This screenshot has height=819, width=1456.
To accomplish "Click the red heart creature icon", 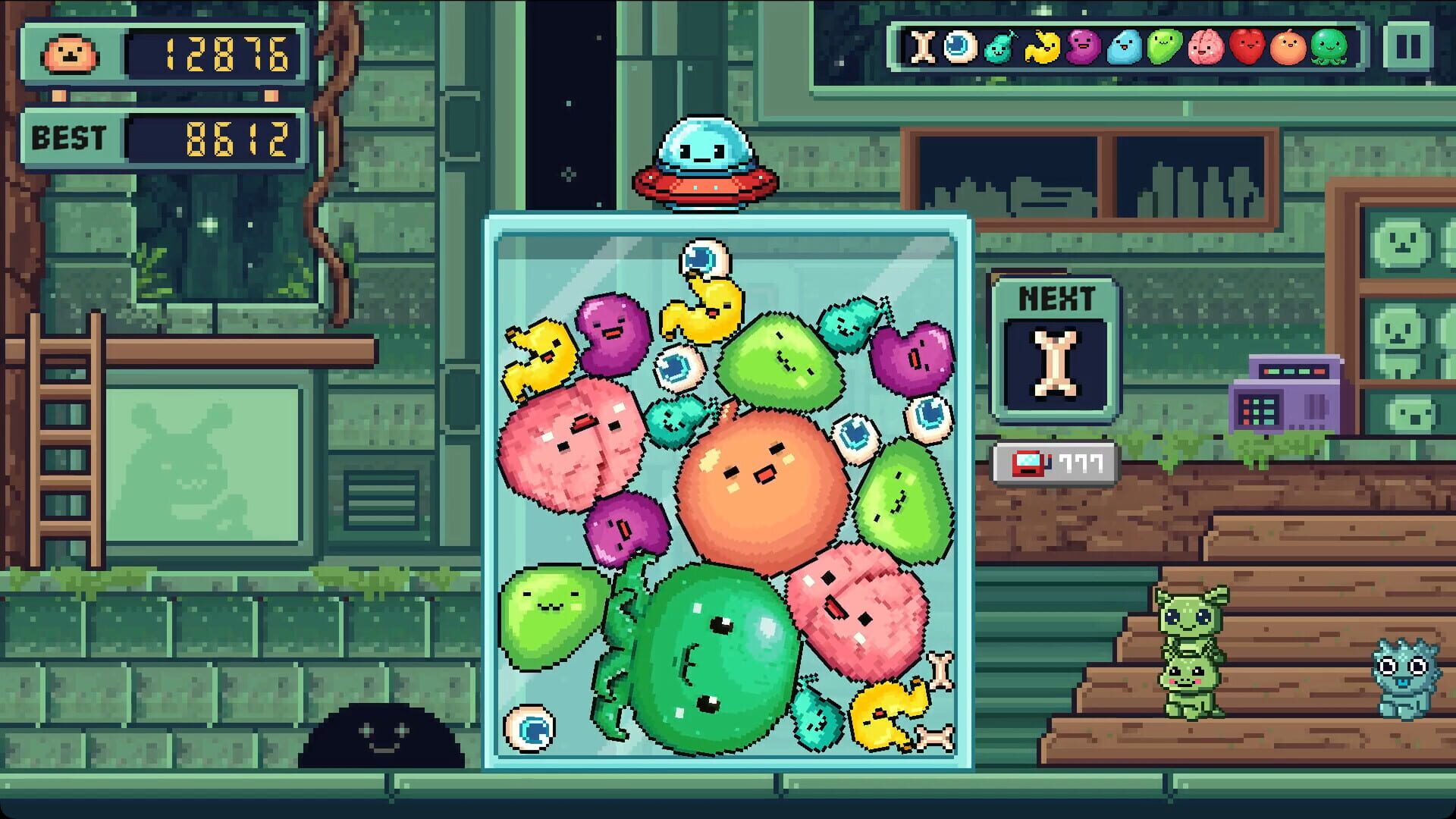I will pos(1249,47).
